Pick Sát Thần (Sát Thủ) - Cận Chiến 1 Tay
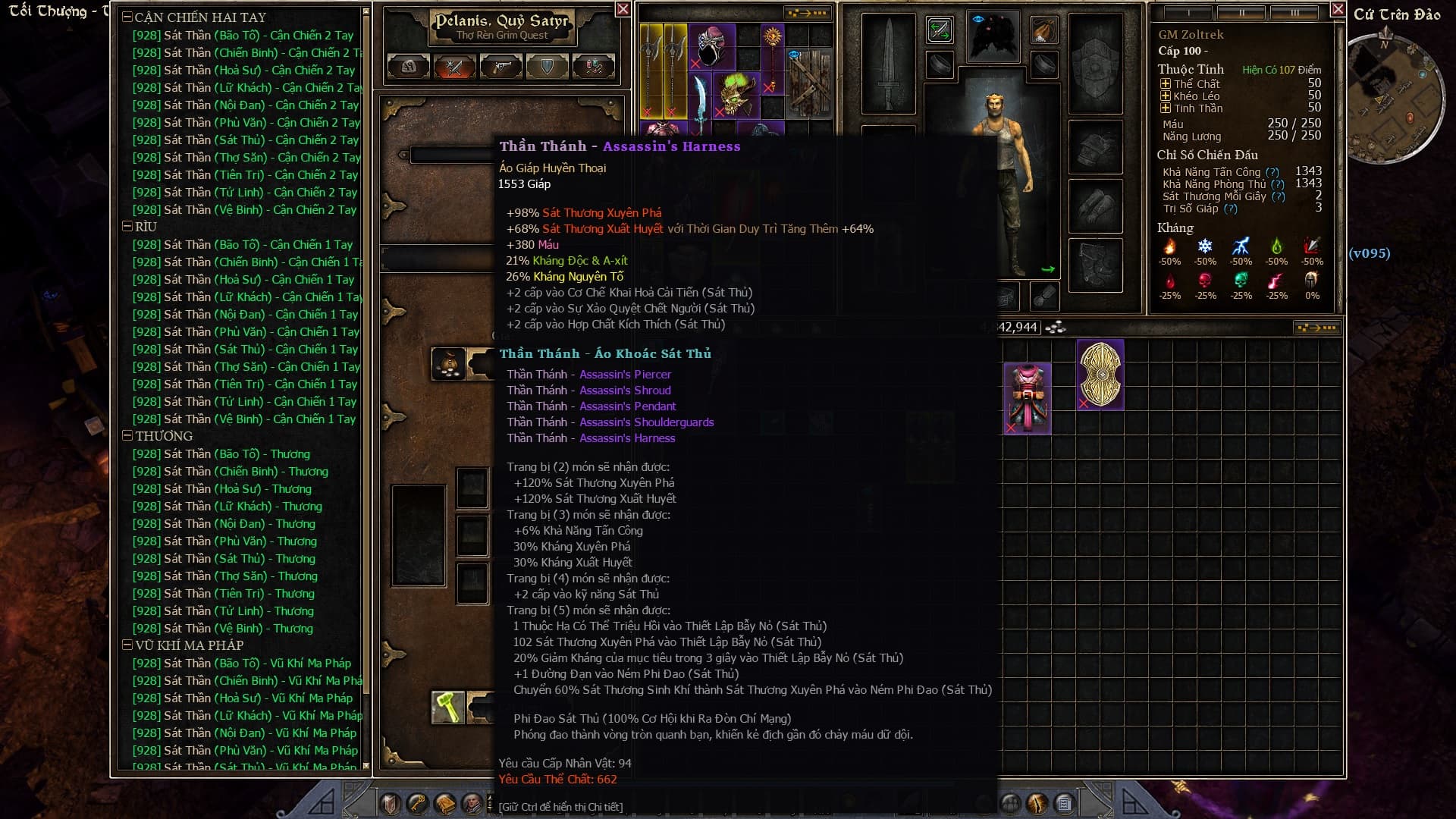 tap(244, 350)
